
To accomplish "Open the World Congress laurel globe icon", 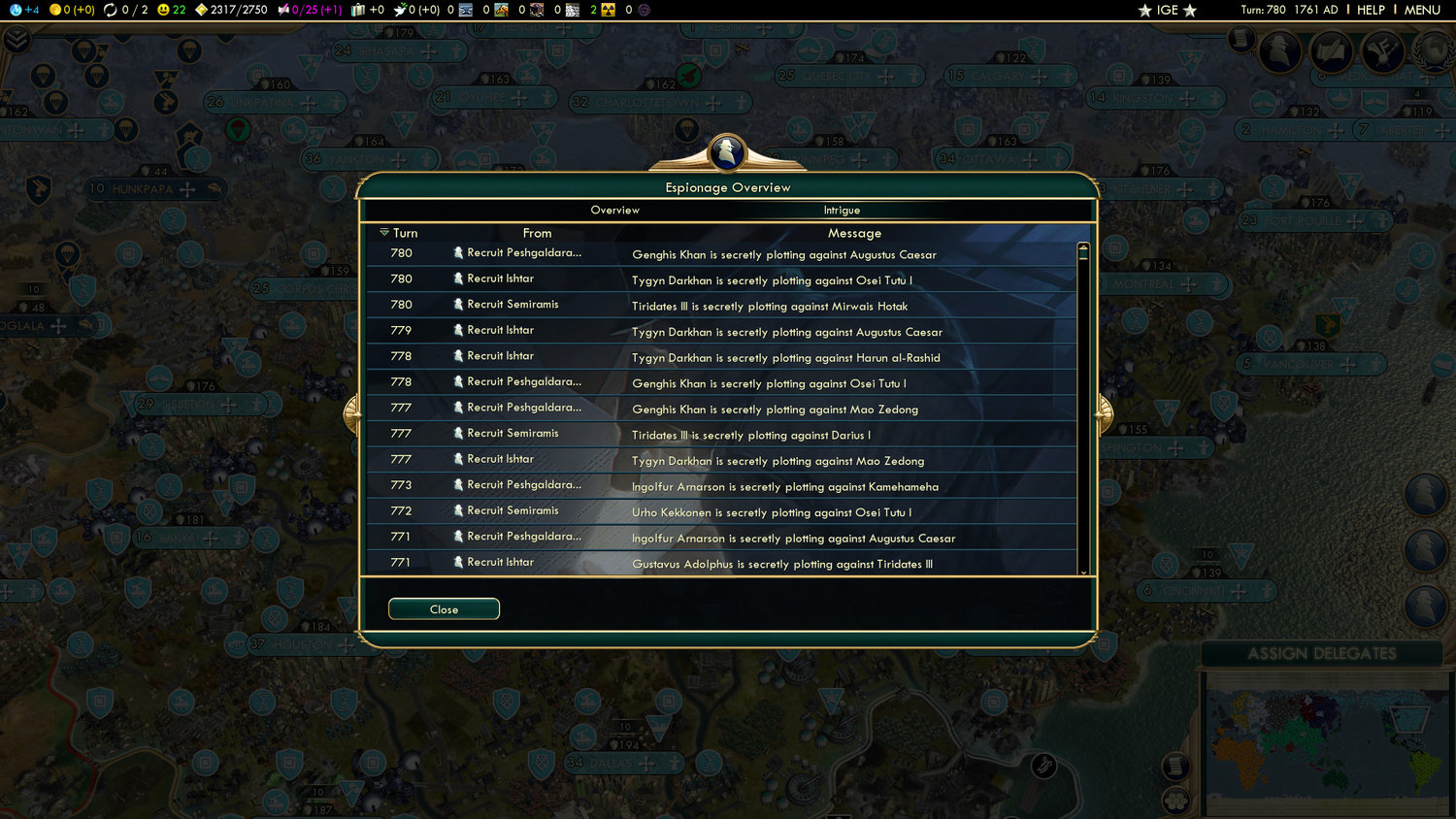I will coord(1435,51).
